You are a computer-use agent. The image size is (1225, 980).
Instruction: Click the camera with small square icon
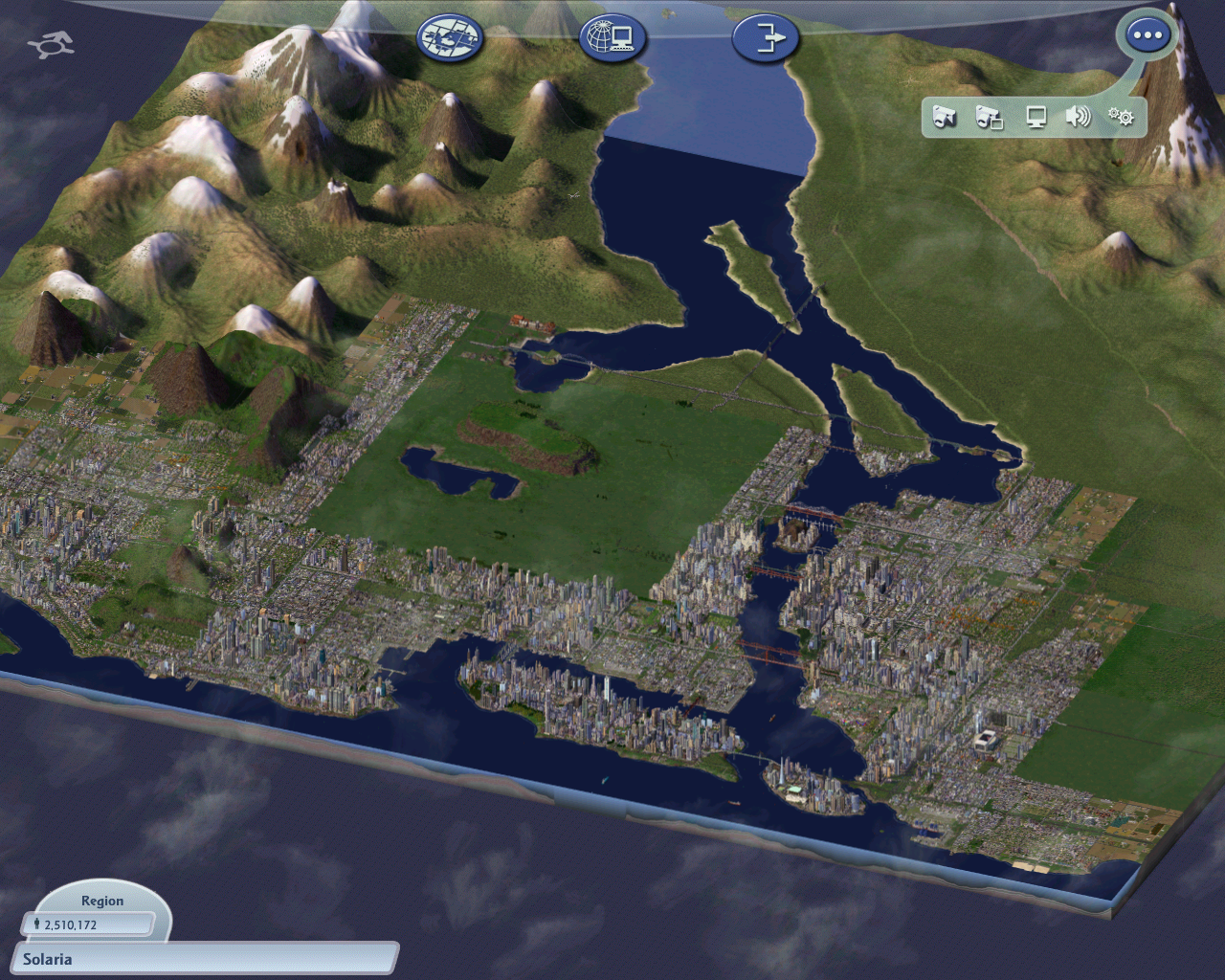[989, 117]
